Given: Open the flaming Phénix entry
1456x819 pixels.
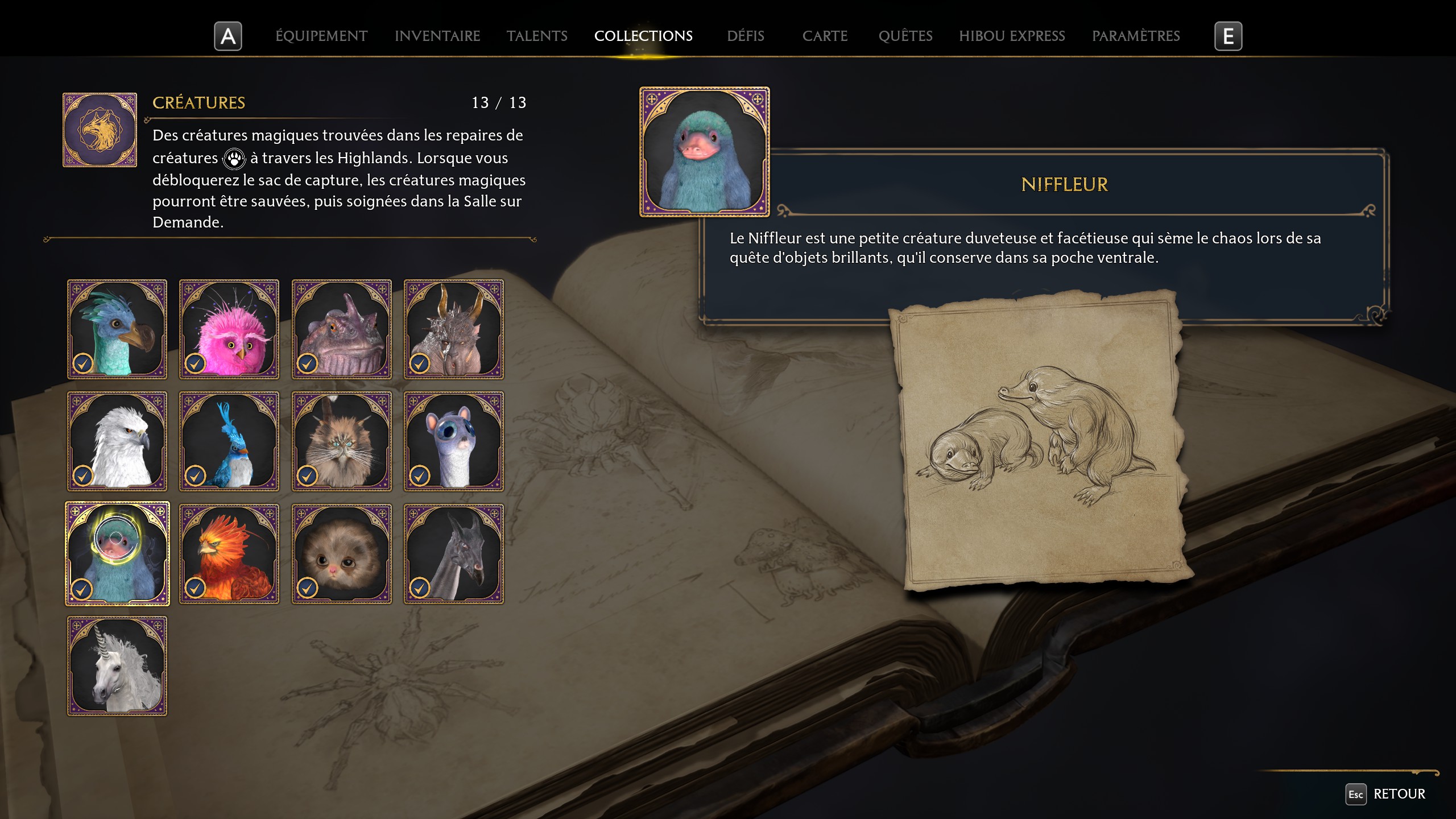Looking at the screenshot, I should [x=229, y=553].
